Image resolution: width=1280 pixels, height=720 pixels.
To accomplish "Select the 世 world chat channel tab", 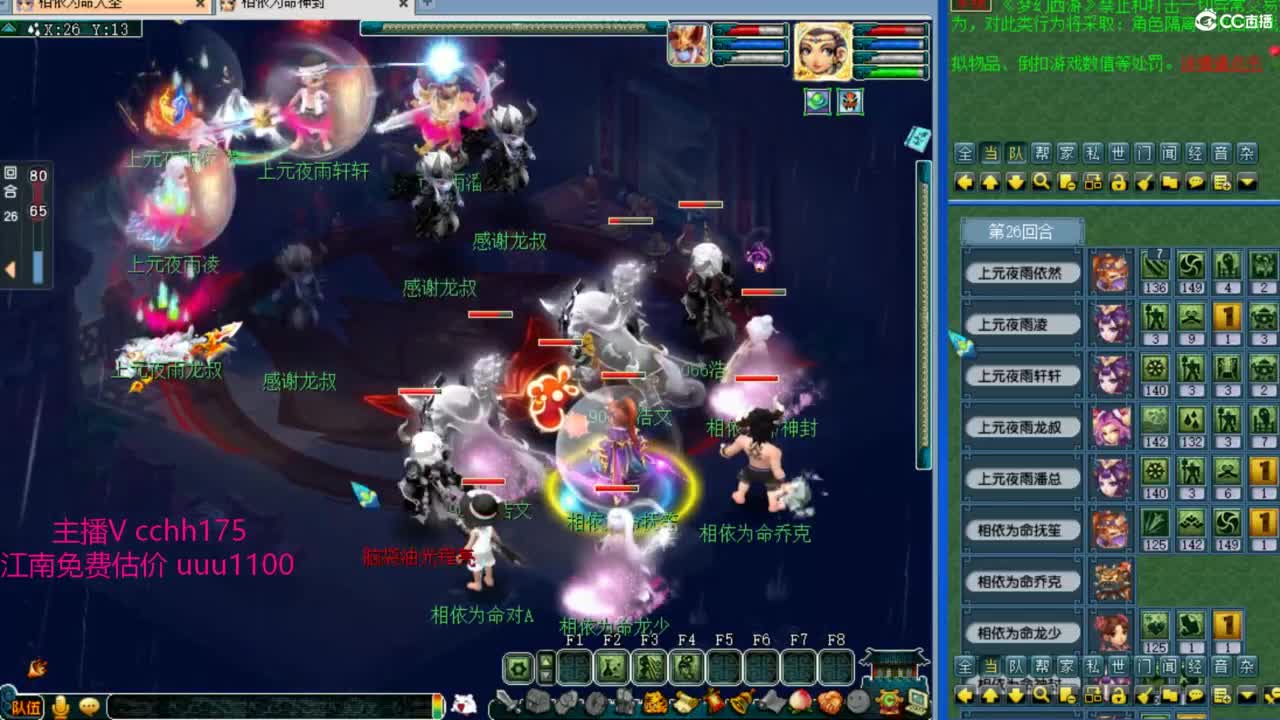I will [x=1118, y=152].
